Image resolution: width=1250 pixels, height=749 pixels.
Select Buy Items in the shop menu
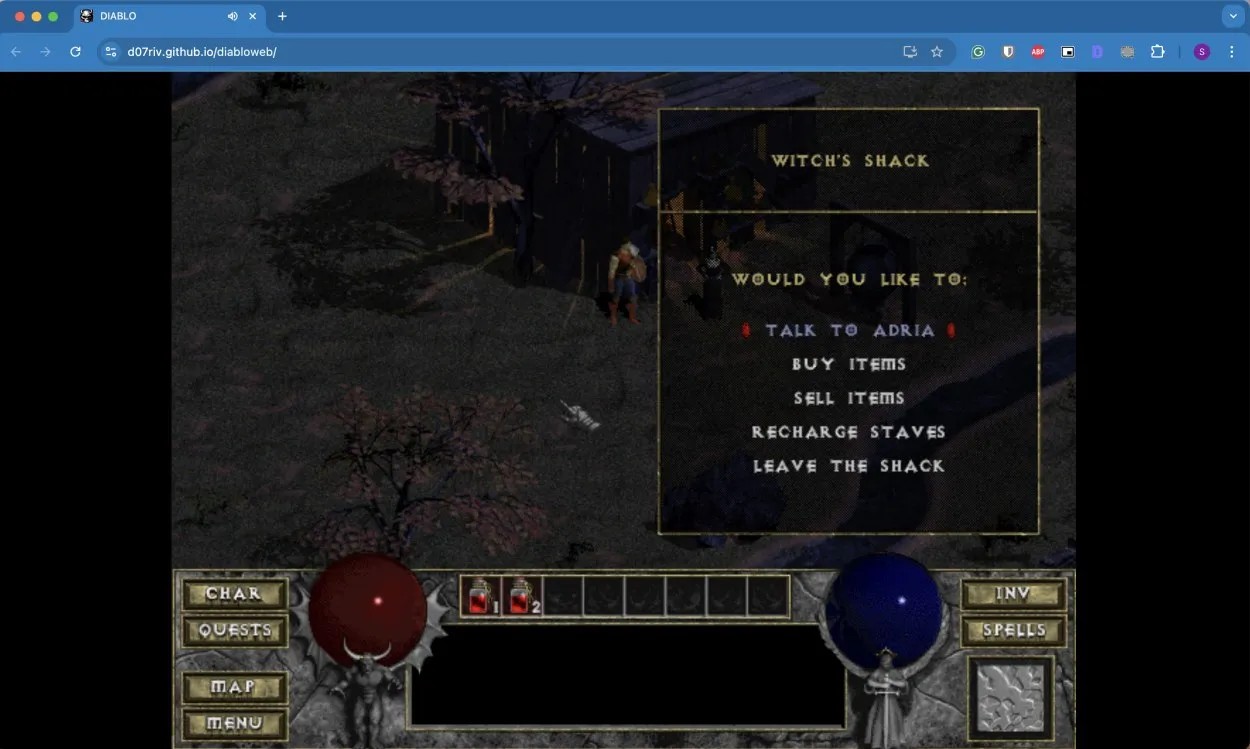849,364
